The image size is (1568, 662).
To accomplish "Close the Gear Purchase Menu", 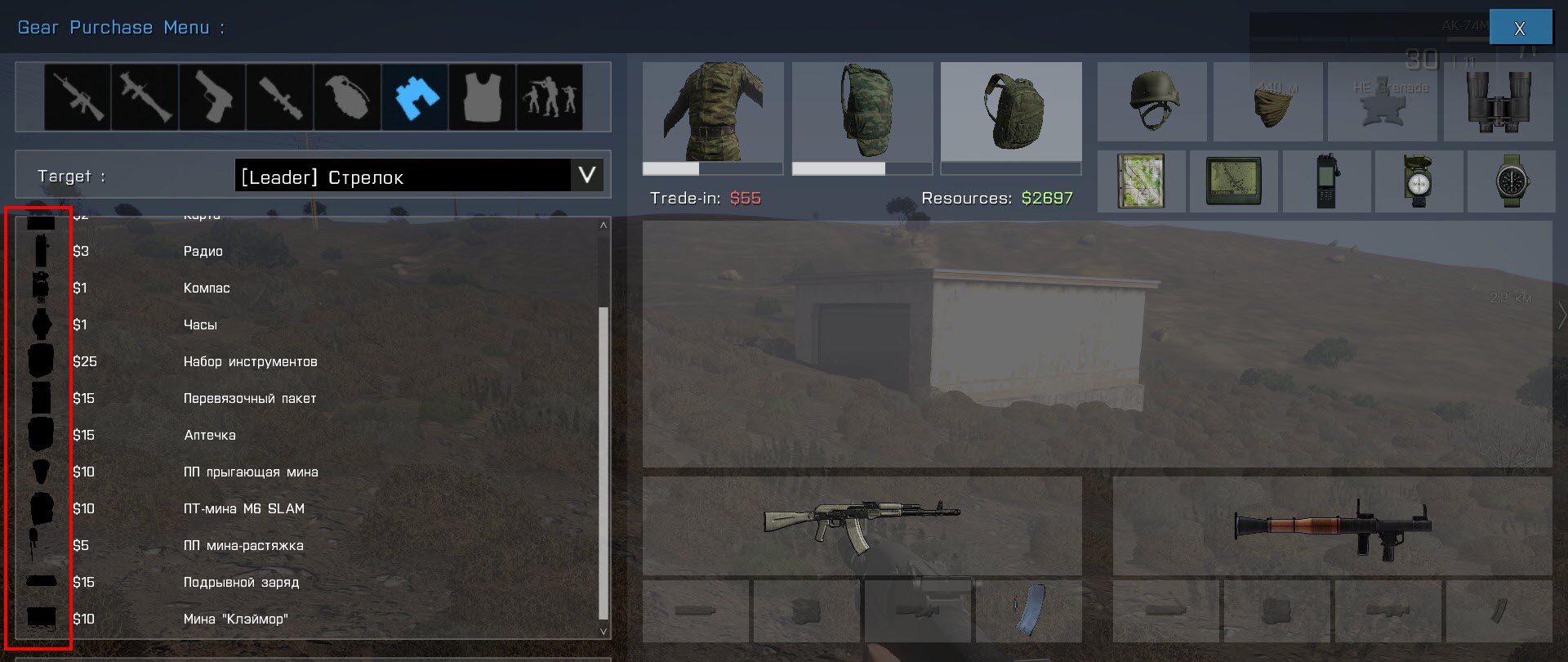I will tap(1520, 28).
